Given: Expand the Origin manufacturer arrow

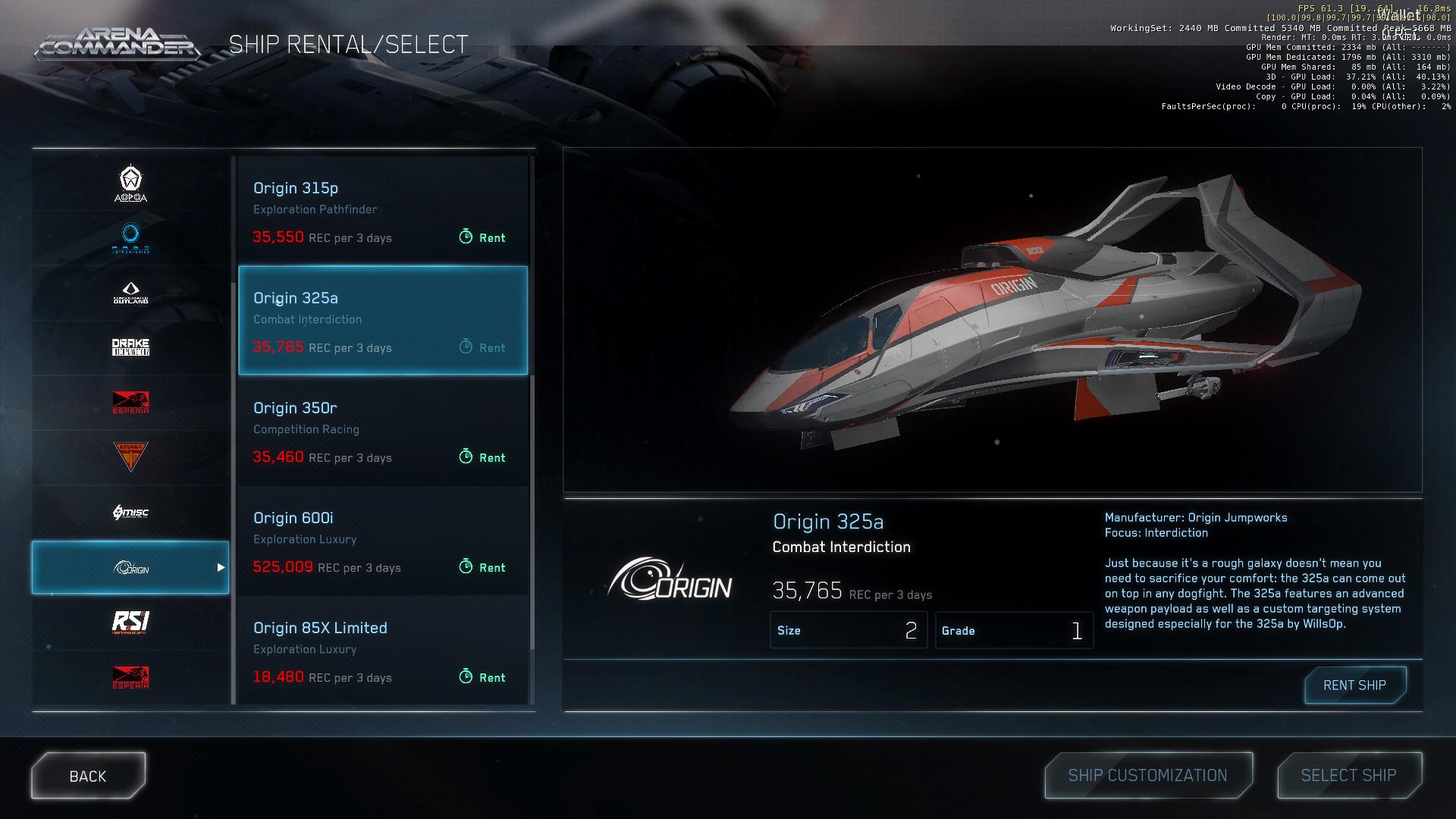Looking at the screenshot, I should point(221,567).
